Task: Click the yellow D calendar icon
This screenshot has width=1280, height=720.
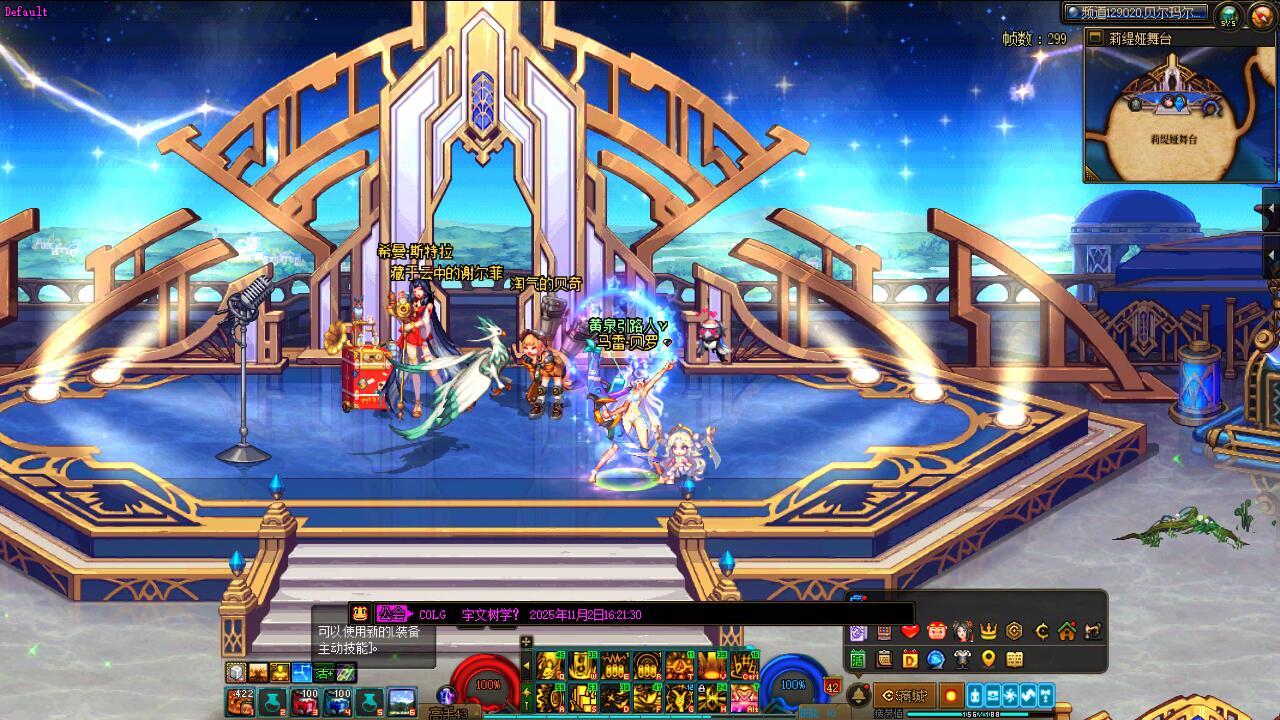Action: coord(910,659)
